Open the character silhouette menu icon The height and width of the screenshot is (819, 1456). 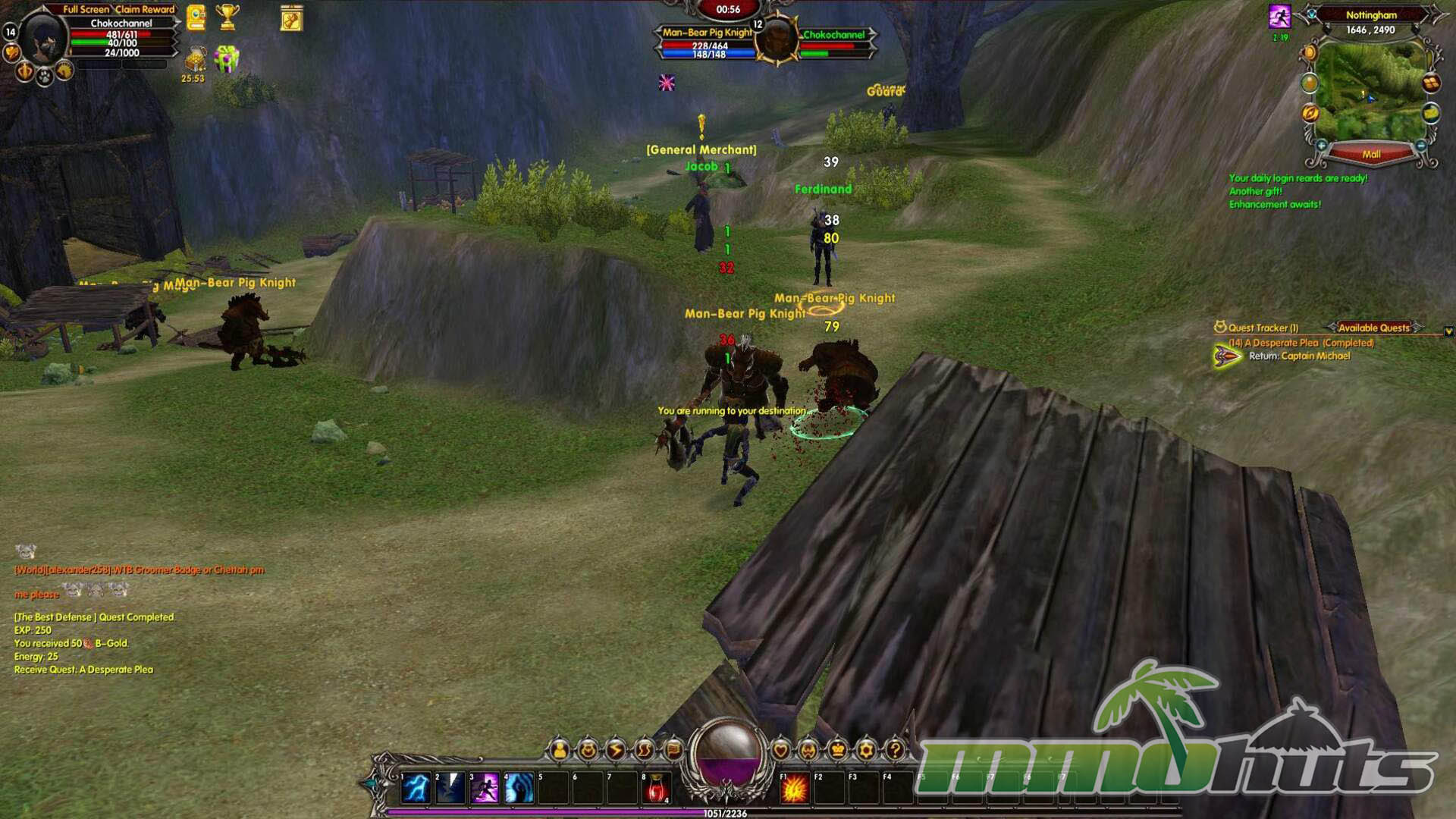click(560, 750)
